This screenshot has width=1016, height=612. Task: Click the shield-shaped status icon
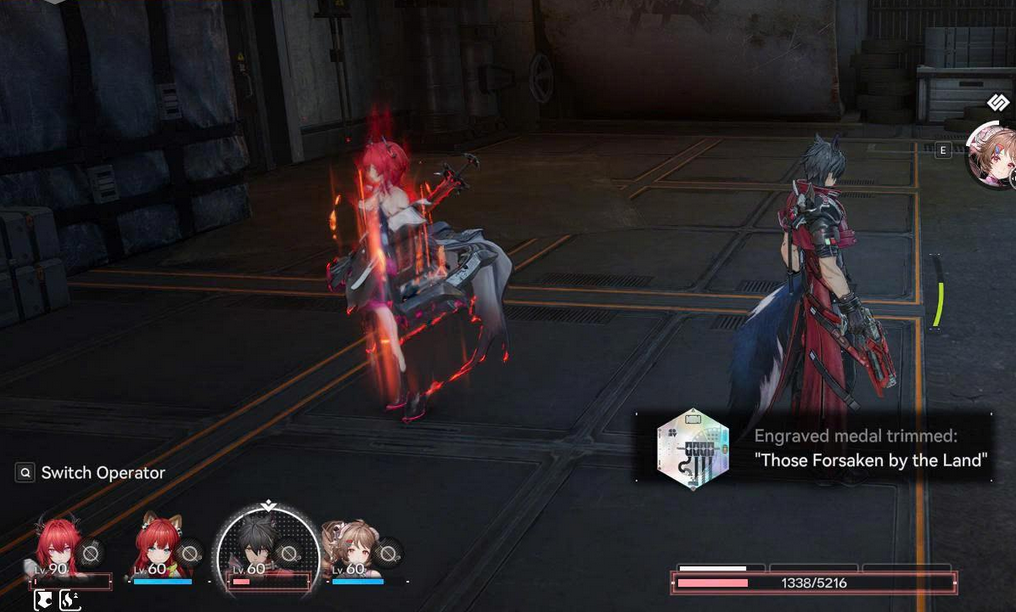[44, 600]
